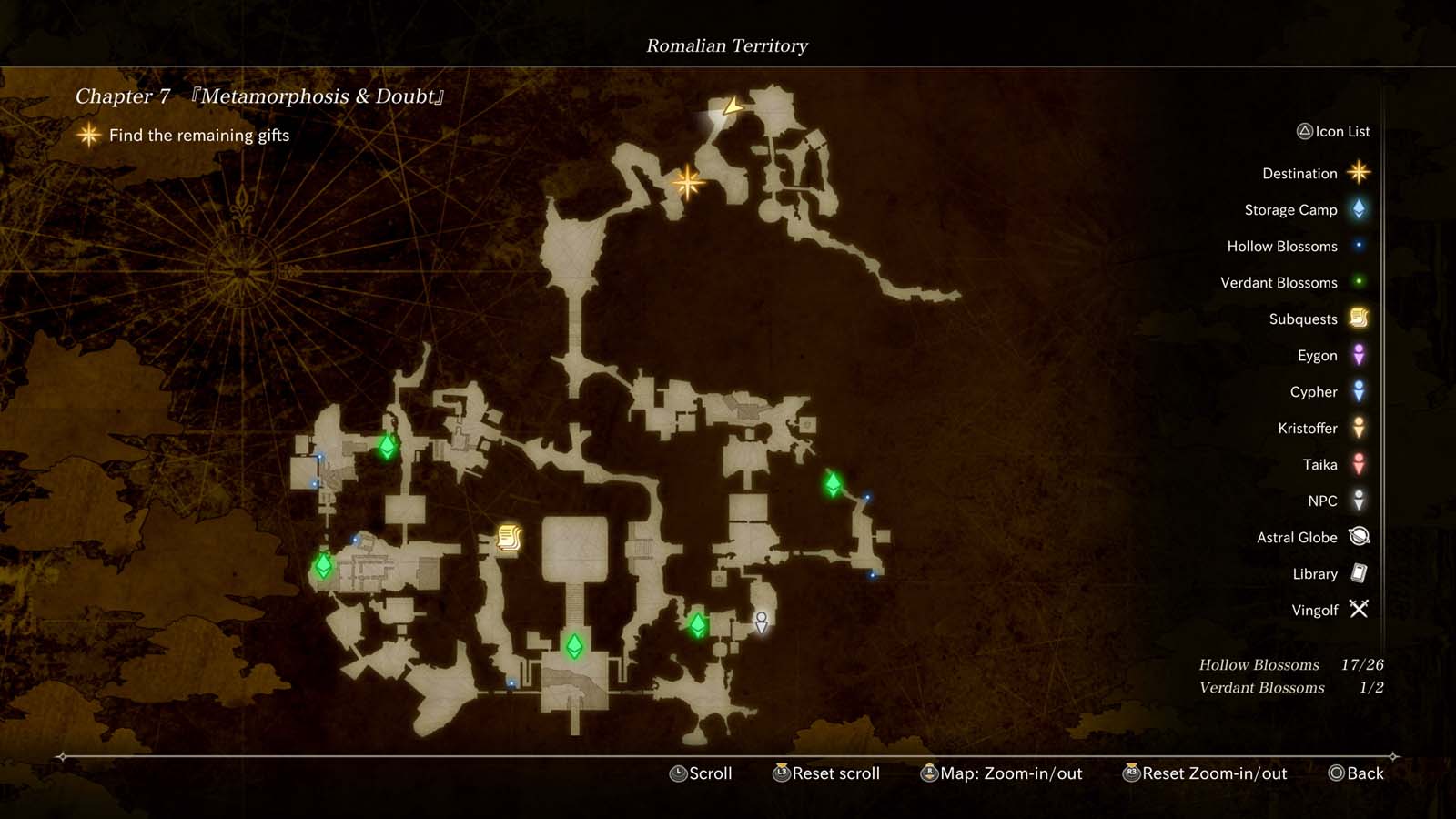Viewport: 1456px width, 819px height.
Task: Click Map: Zoom-in/out control
Action: point(1001,773)
